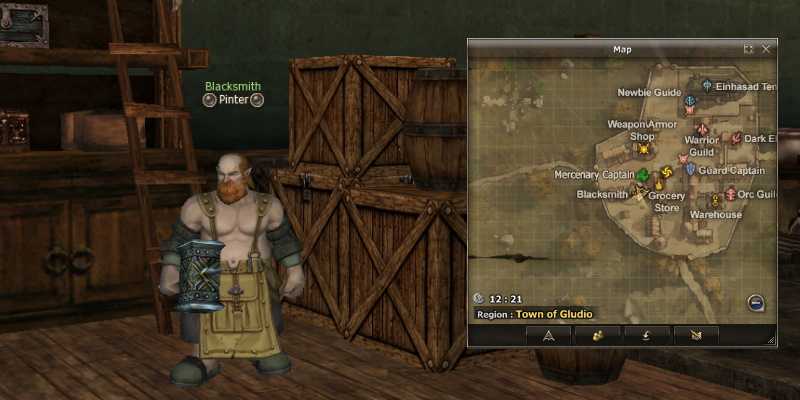Select the Newbie Guide map marker

coord(689,102)
